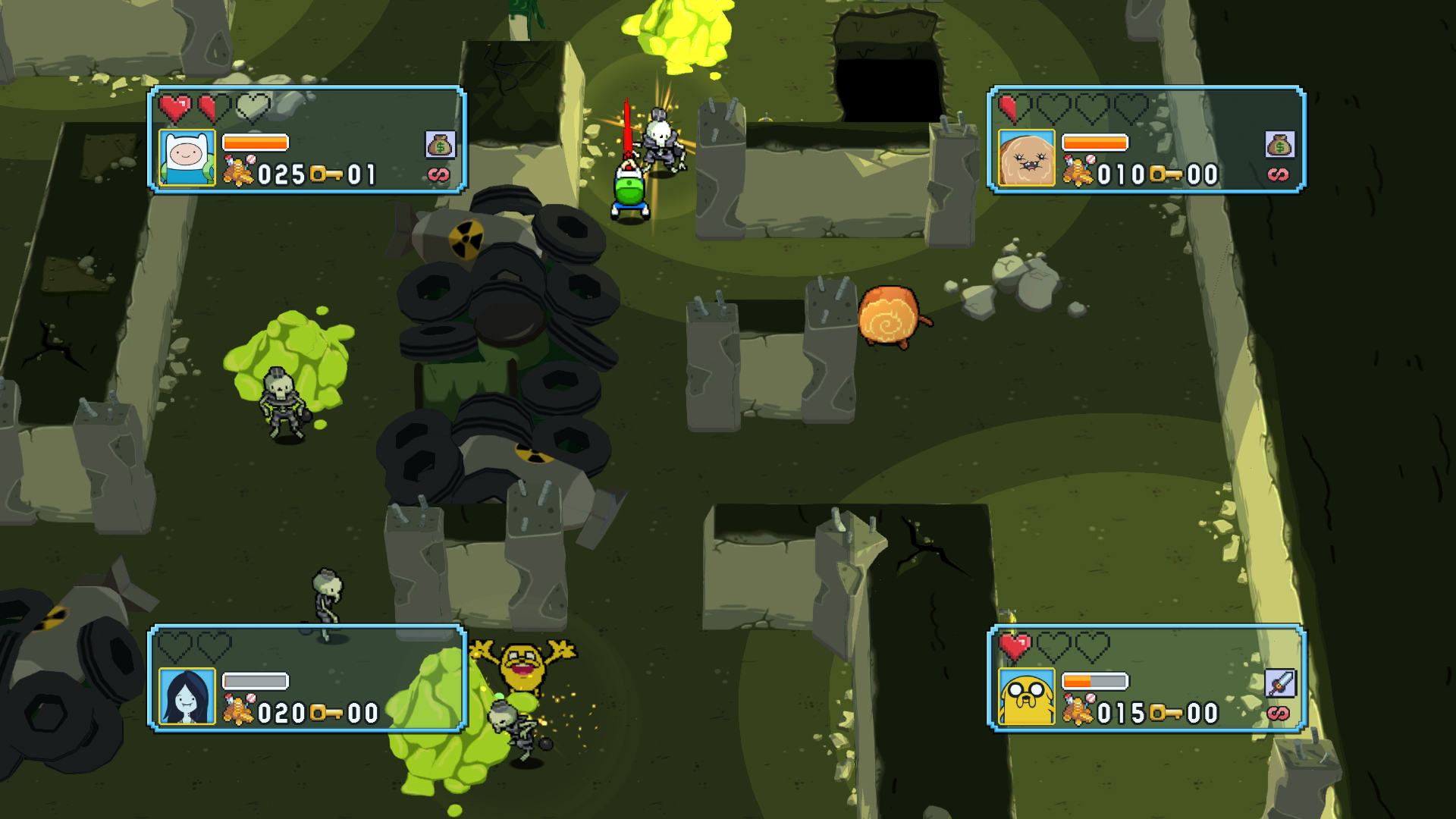Click the infinity ammo symbol in Jake's HUD
This screenshot has width=1456, height=819.
tap(1279, 713)
